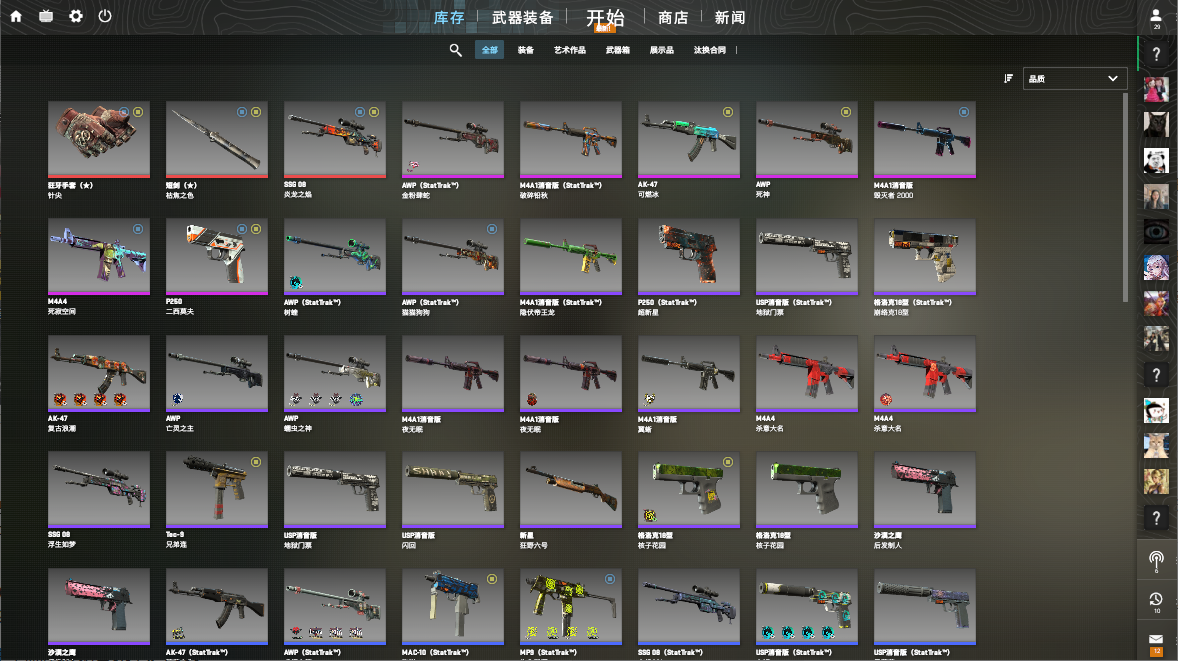This screenshot has width=1178, height=661.
Task: Open the 品质 sort dropdown
Action: point(1075,78)
